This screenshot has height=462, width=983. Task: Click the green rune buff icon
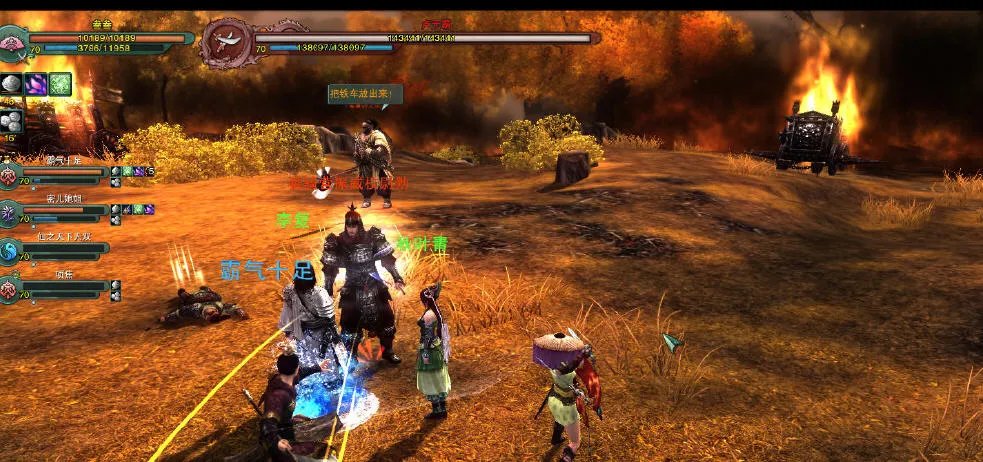tap(60, 84)
